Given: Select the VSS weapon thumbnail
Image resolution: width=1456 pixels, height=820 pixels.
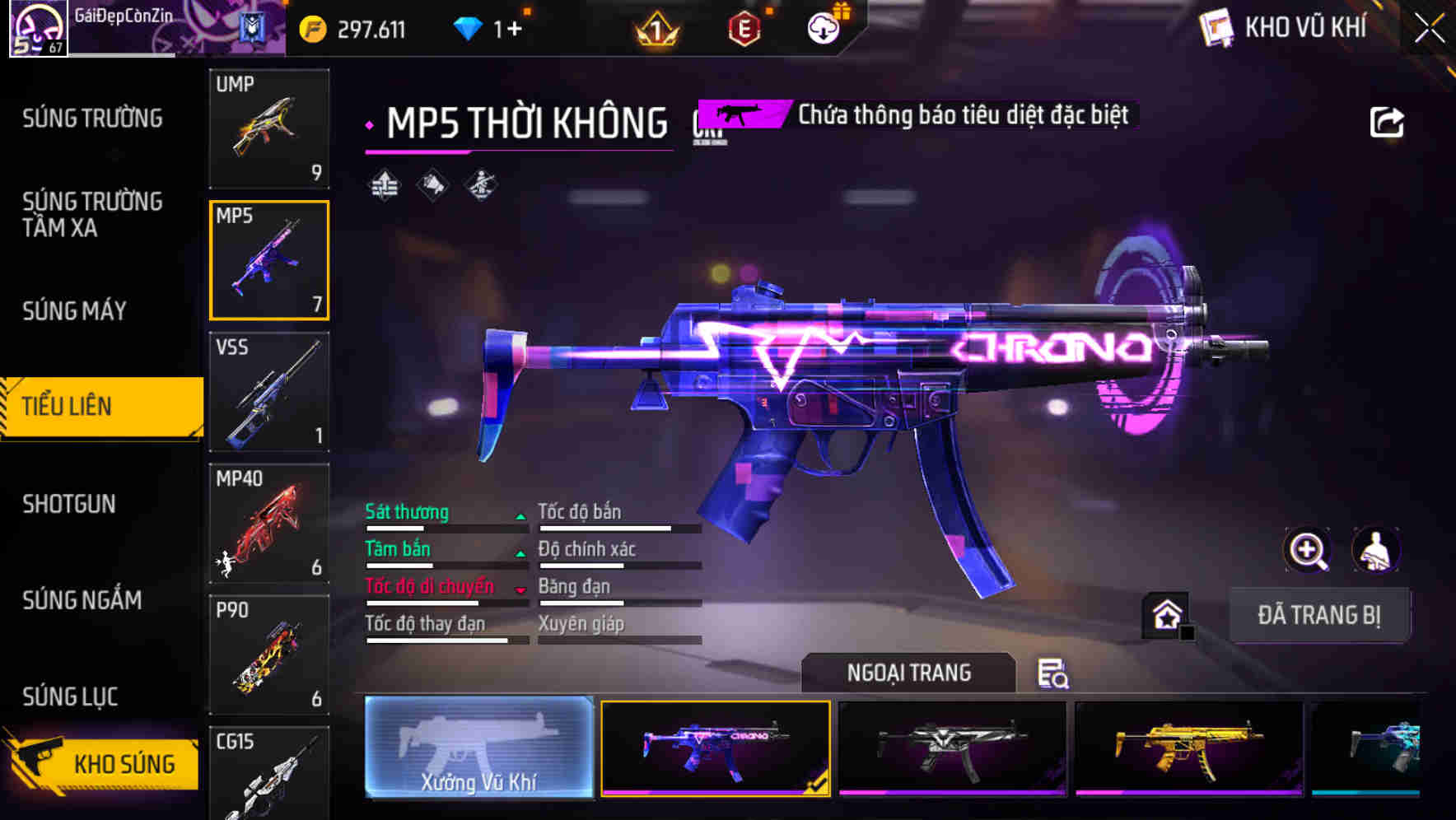Looking at the screenshot, I should point(269,394).
